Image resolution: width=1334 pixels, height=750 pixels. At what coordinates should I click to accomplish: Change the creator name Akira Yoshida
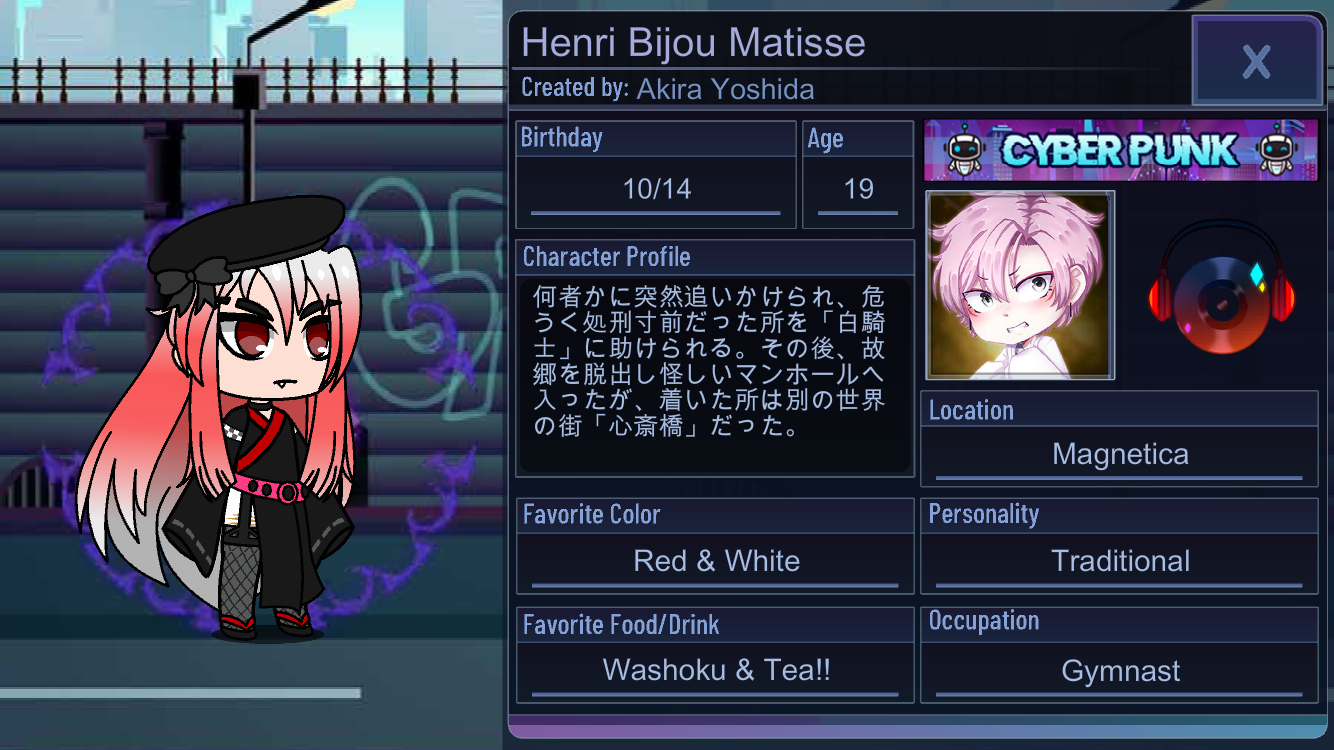(x=724, y=89)
